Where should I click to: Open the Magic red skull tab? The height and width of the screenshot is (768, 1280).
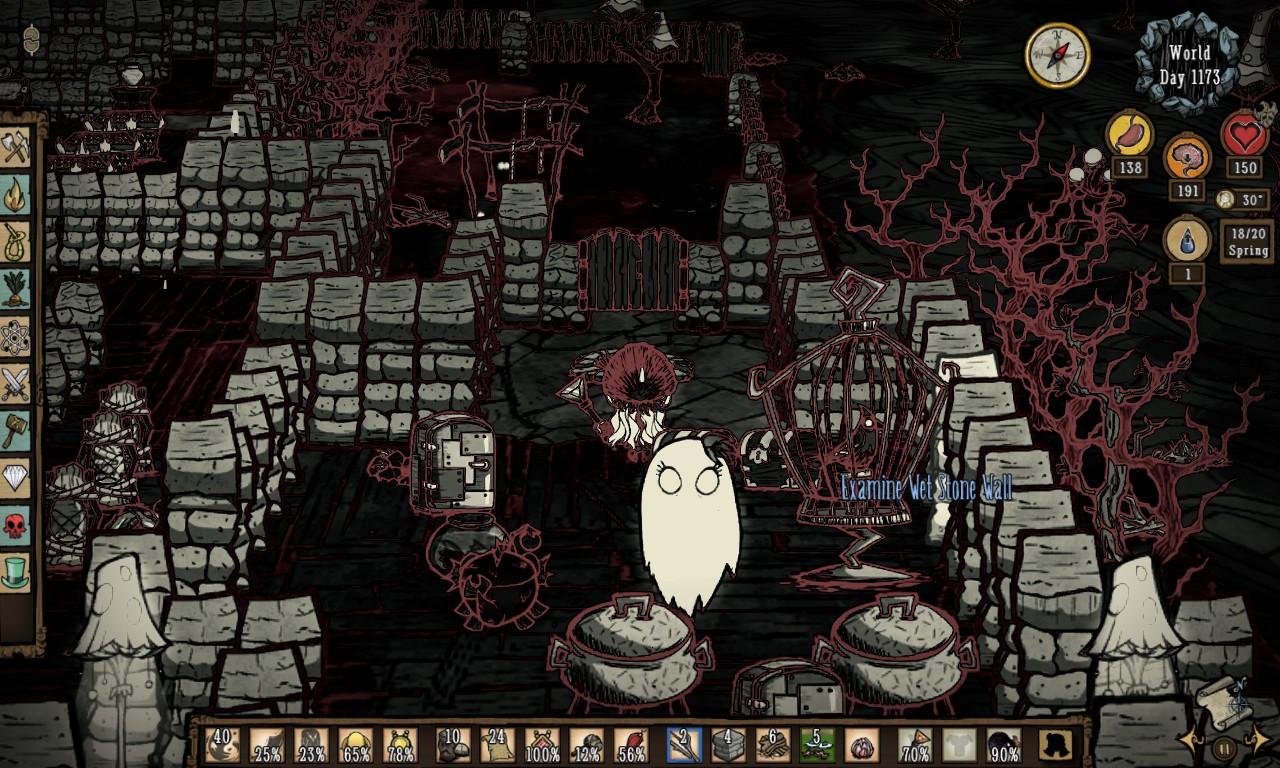pos(16,525)
